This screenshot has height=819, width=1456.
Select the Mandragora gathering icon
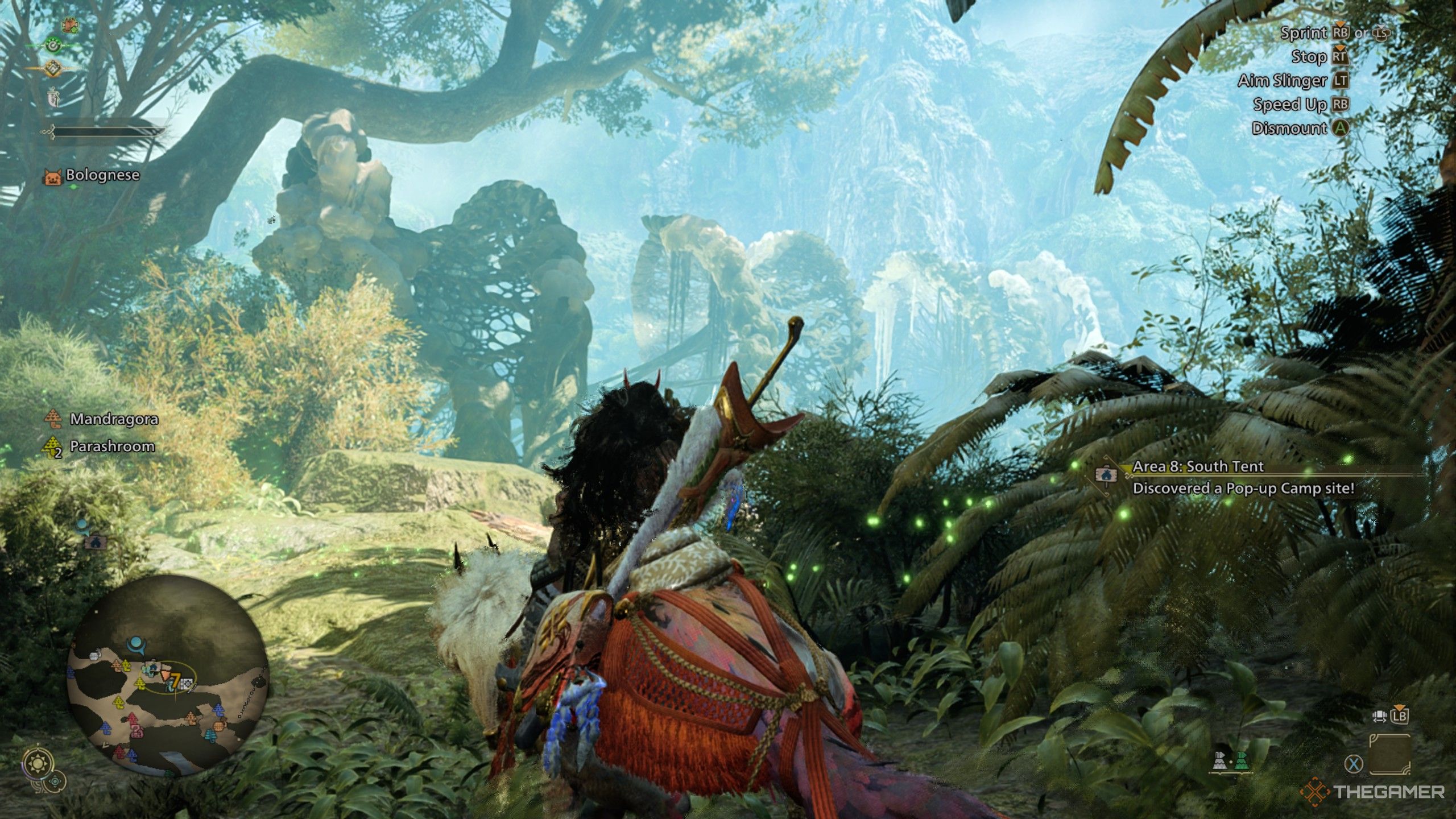(x=53, y=420)
